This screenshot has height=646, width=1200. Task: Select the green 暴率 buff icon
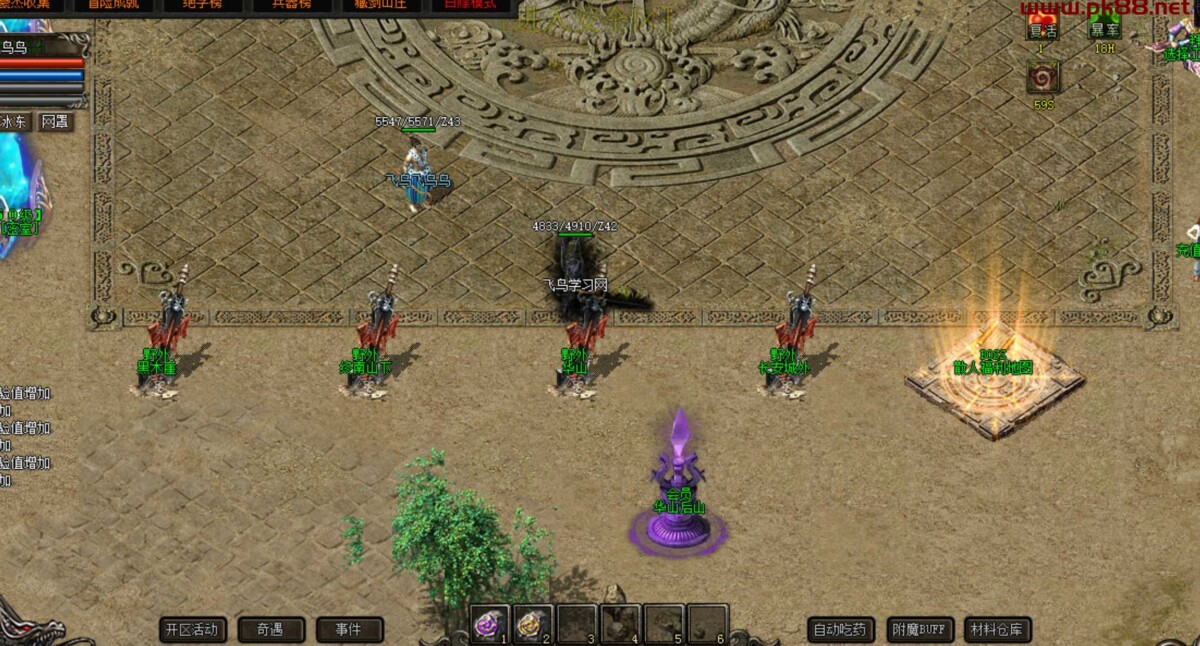[x=1104, y=28]
